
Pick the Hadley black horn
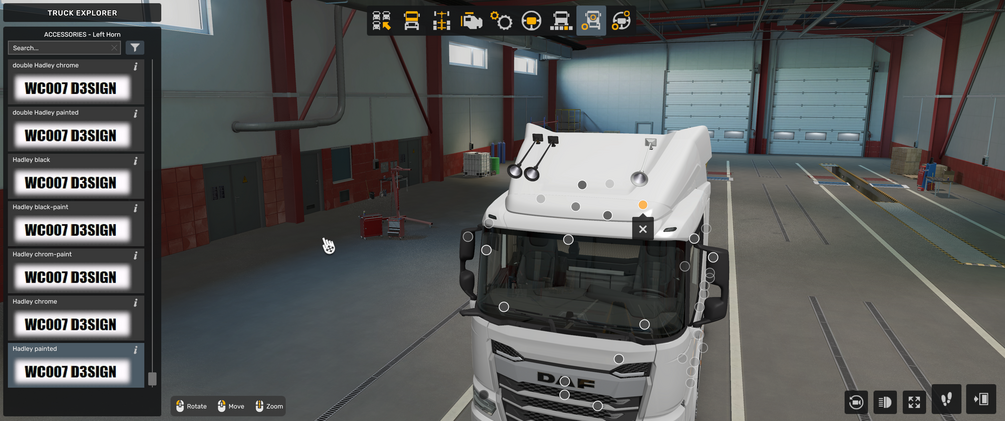pyautogui.click(x=70, y=182)
